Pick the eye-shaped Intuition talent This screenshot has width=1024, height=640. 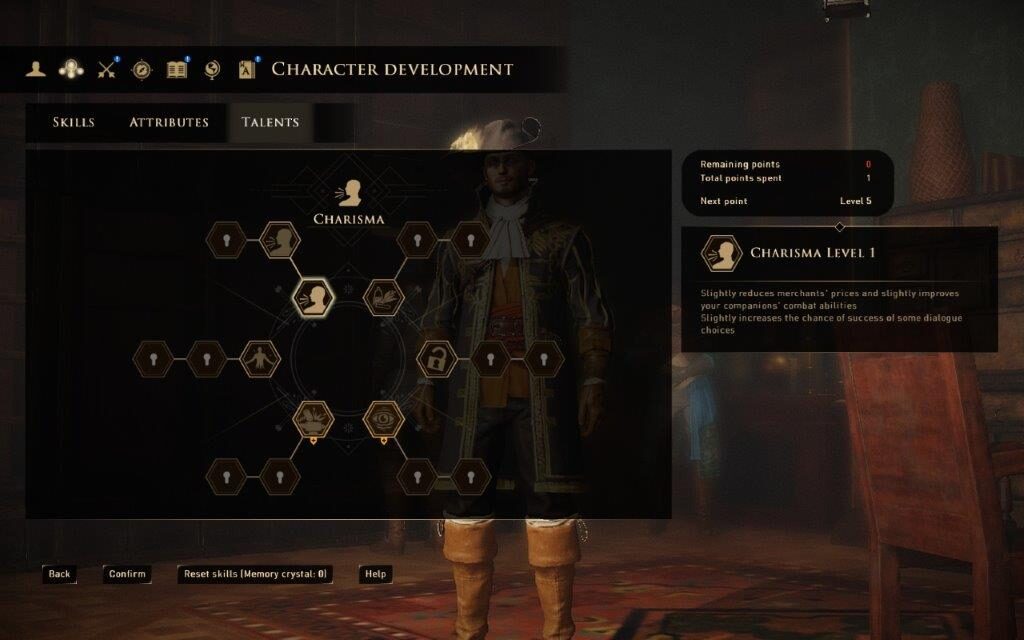(x=383, y=419)
